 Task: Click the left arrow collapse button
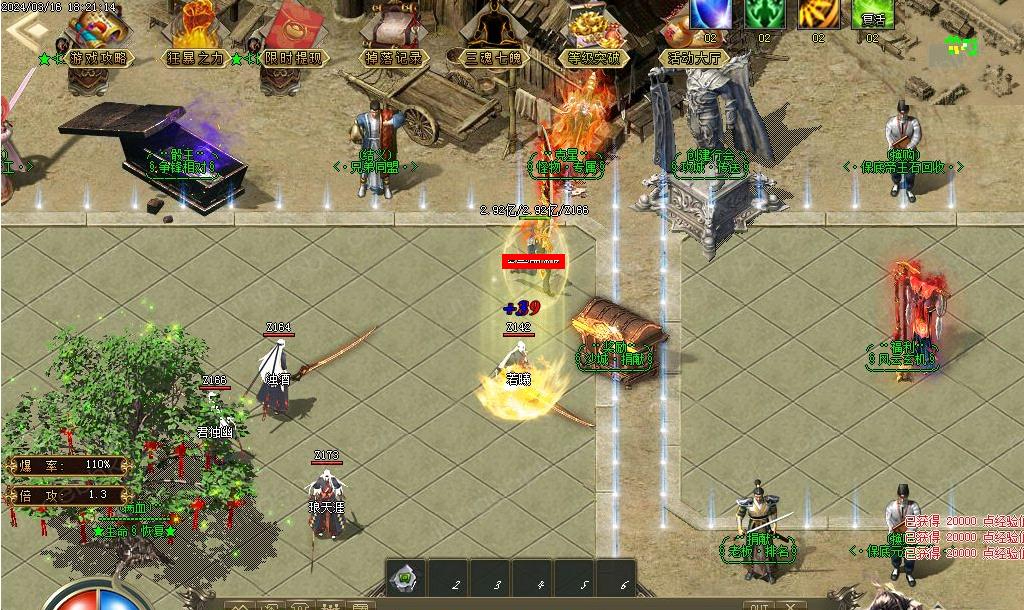[x=28, y=30]
